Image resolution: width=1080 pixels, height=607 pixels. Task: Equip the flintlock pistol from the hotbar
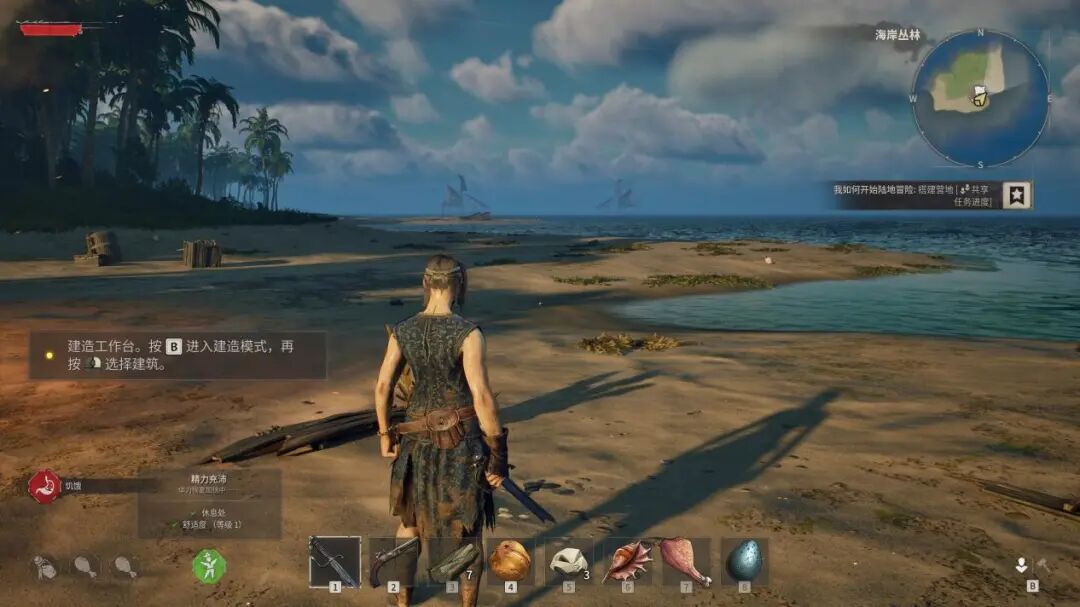[393, 561]
